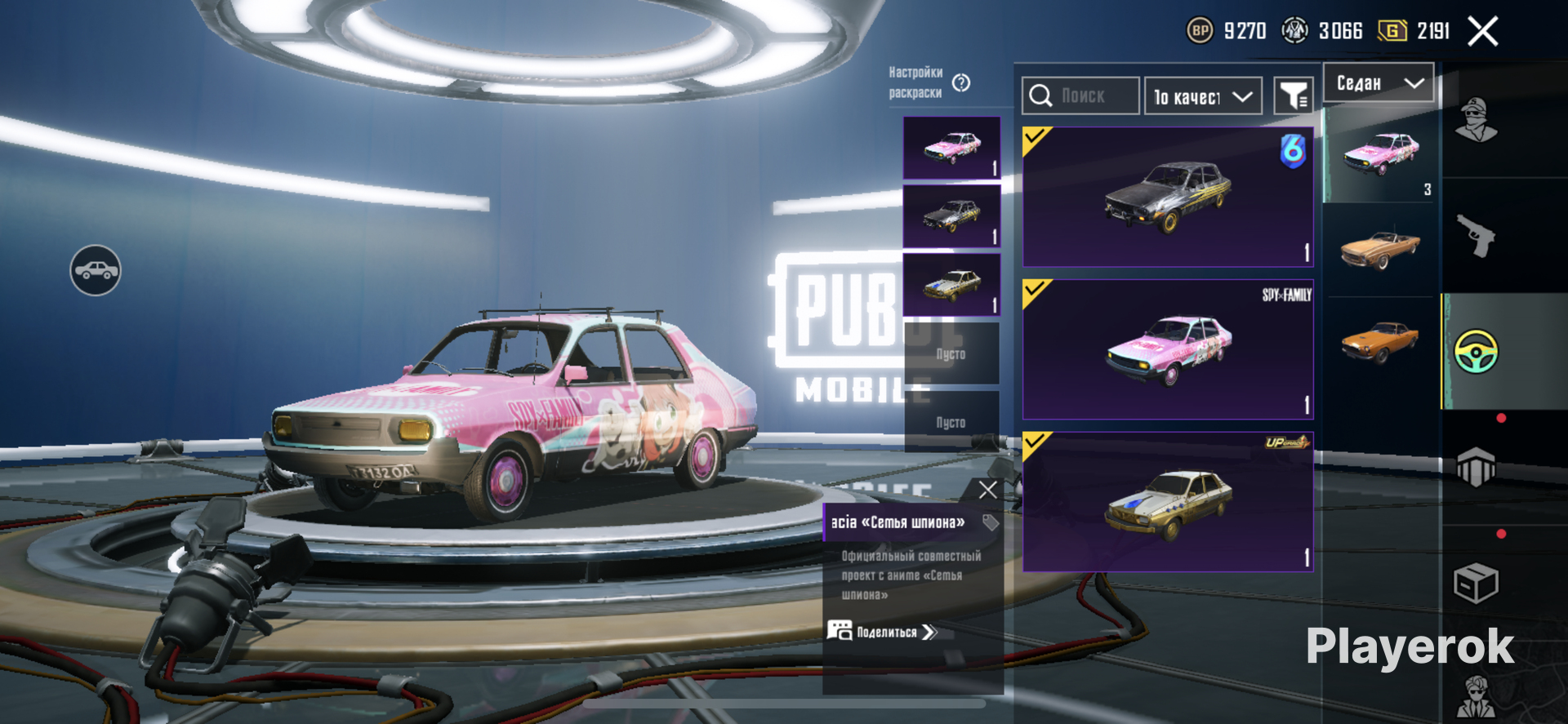
Task: Open the steering wheel vehicle category
Action: (1476, 352)
